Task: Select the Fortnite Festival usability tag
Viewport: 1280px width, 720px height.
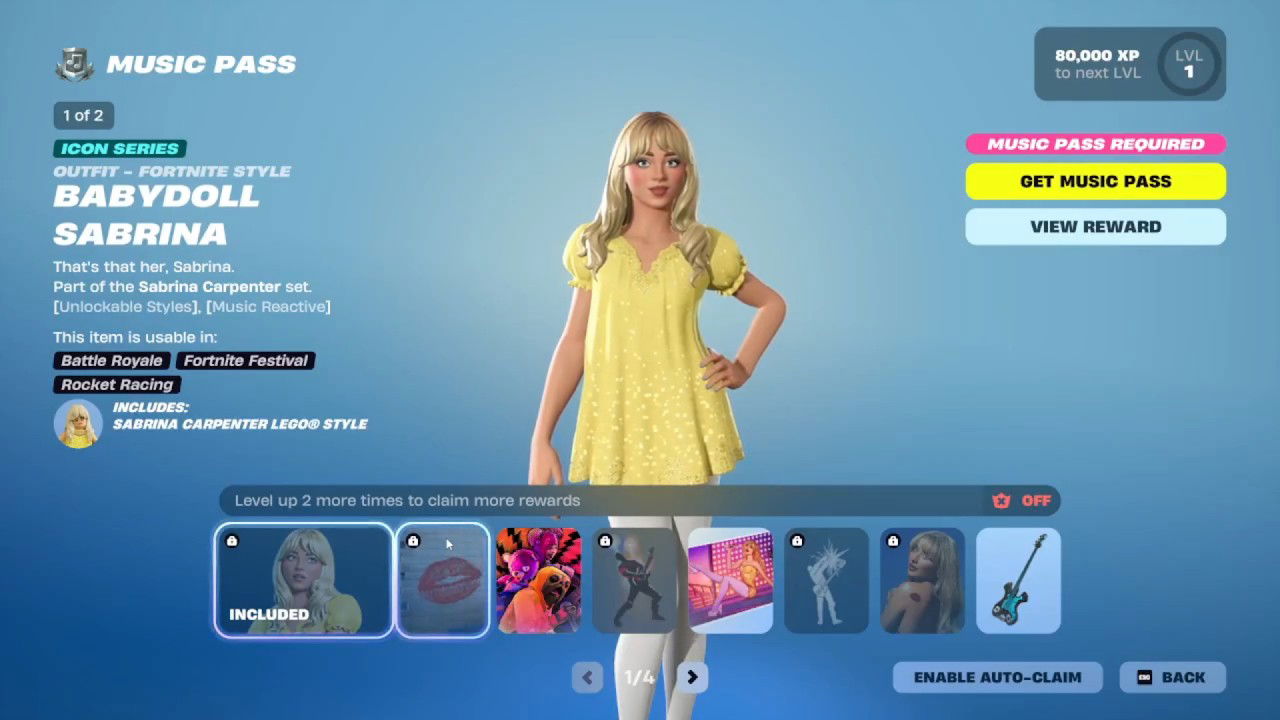Action: pos(245,361)
